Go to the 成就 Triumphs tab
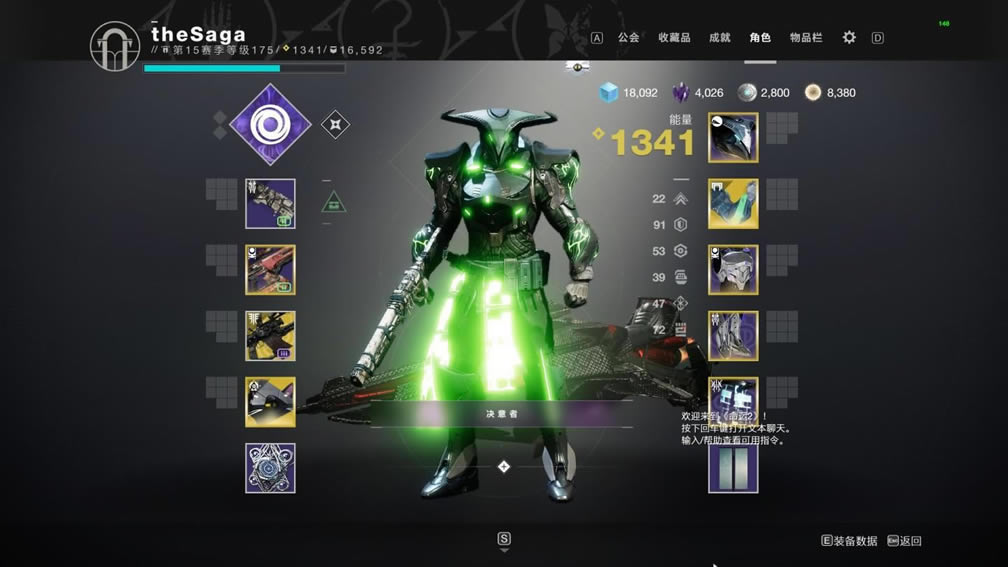 pos(720,38)
